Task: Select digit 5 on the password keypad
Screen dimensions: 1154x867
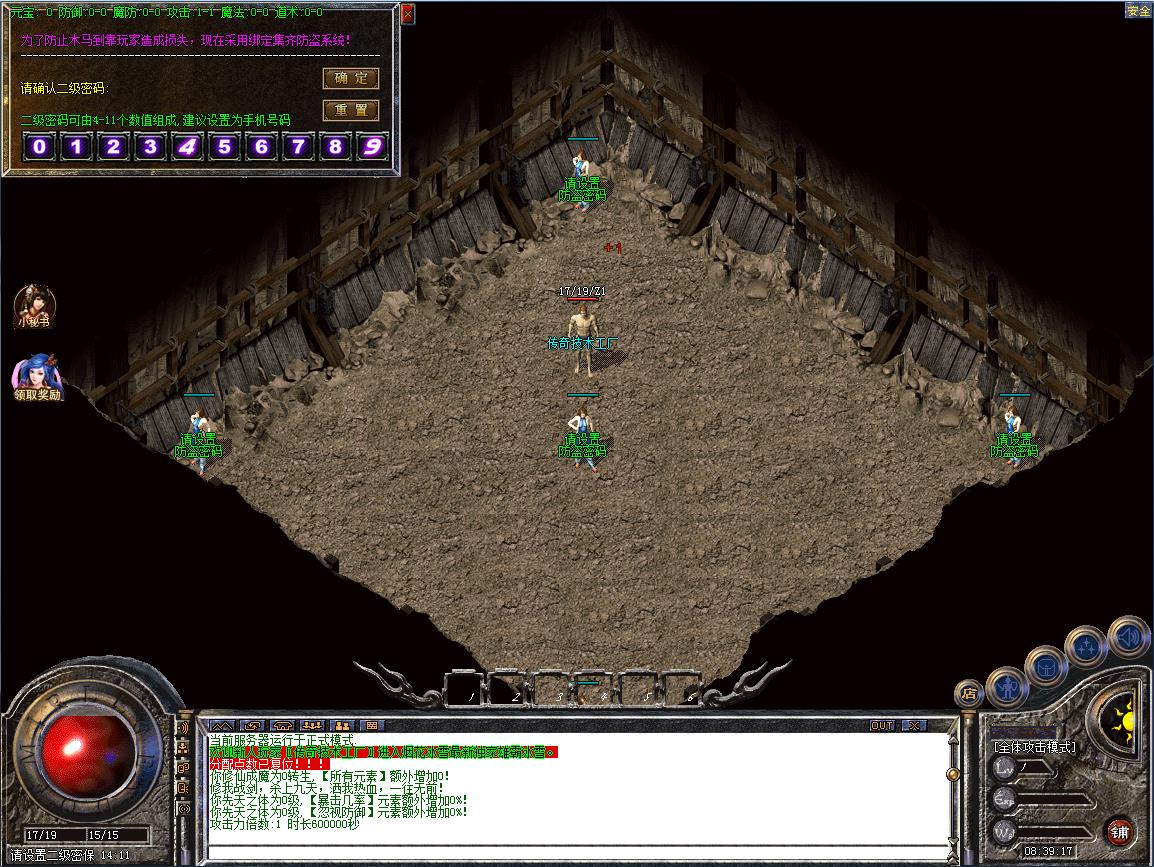Action: tap(224, 148)
